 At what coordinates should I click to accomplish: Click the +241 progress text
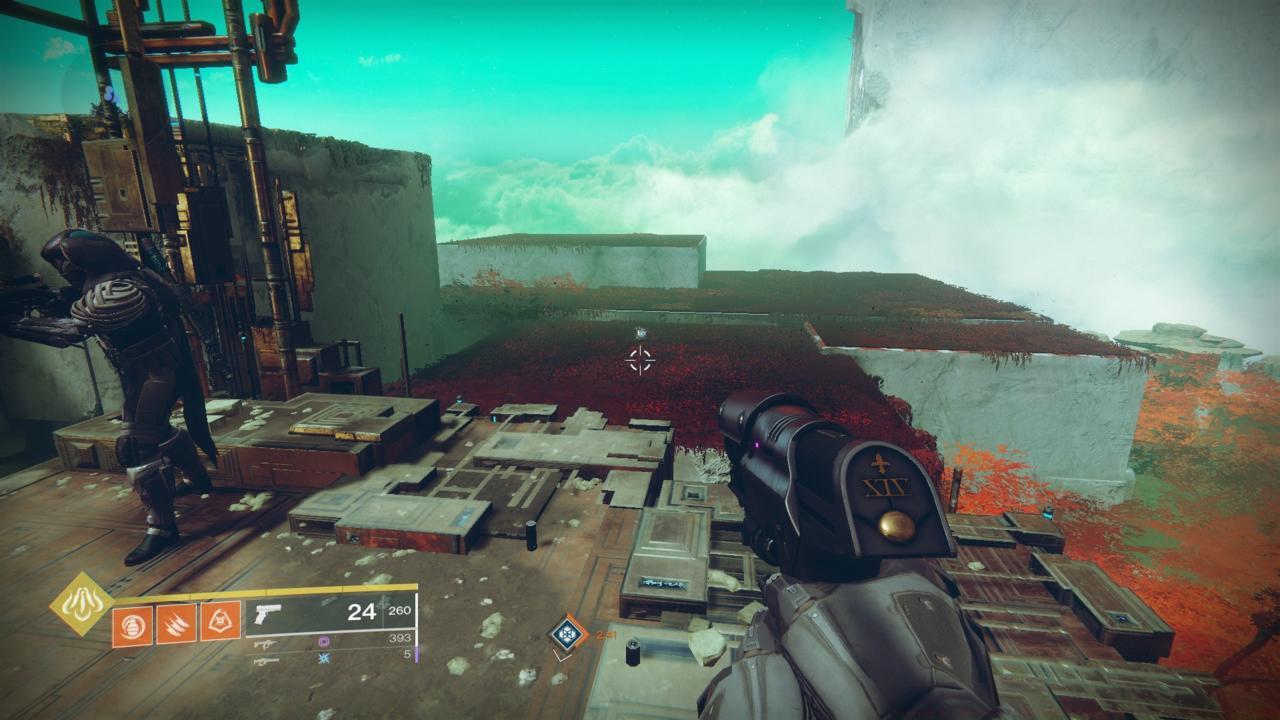[605, 635]
